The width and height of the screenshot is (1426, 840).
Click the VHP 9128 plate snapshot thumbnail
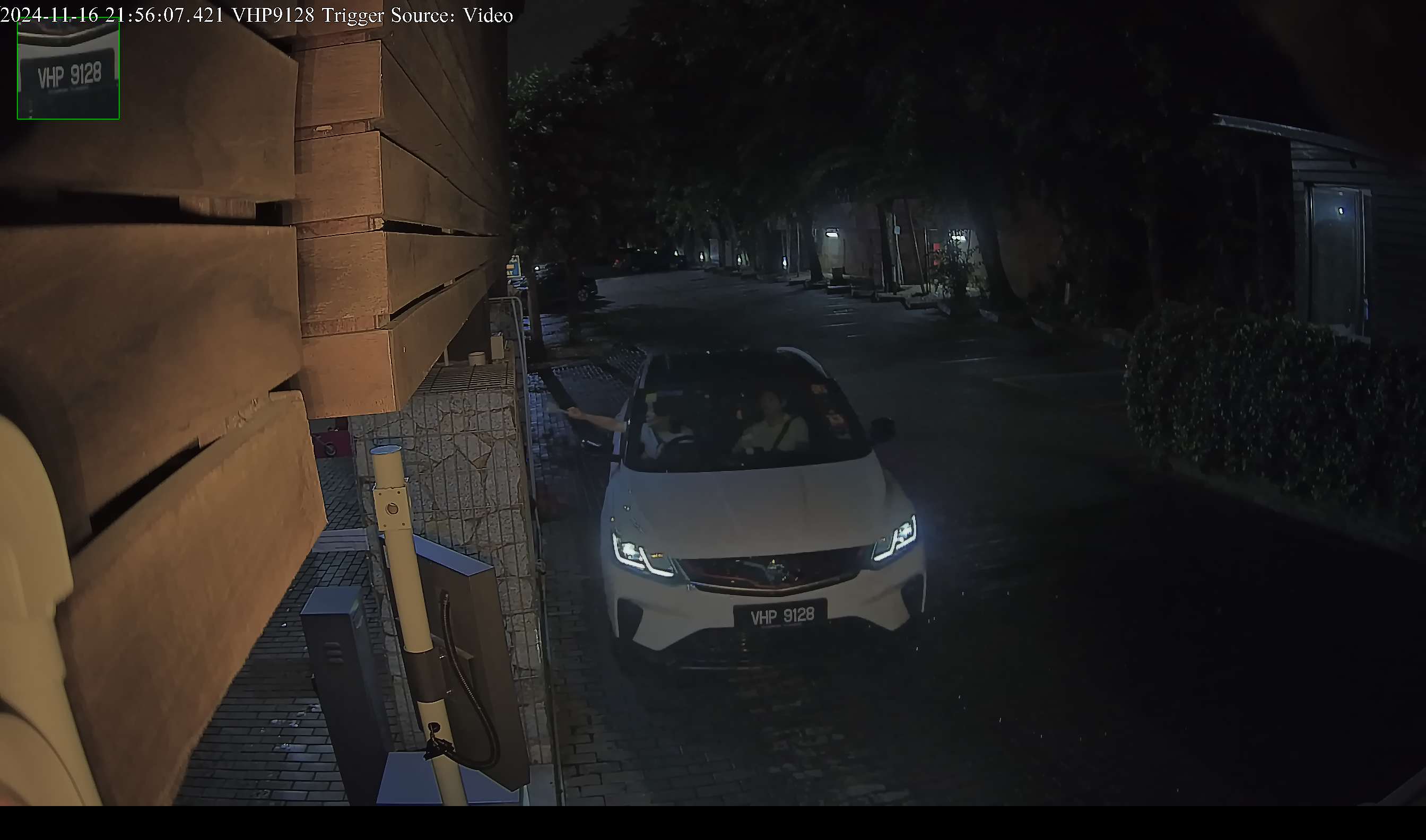(x=68, y=68)
